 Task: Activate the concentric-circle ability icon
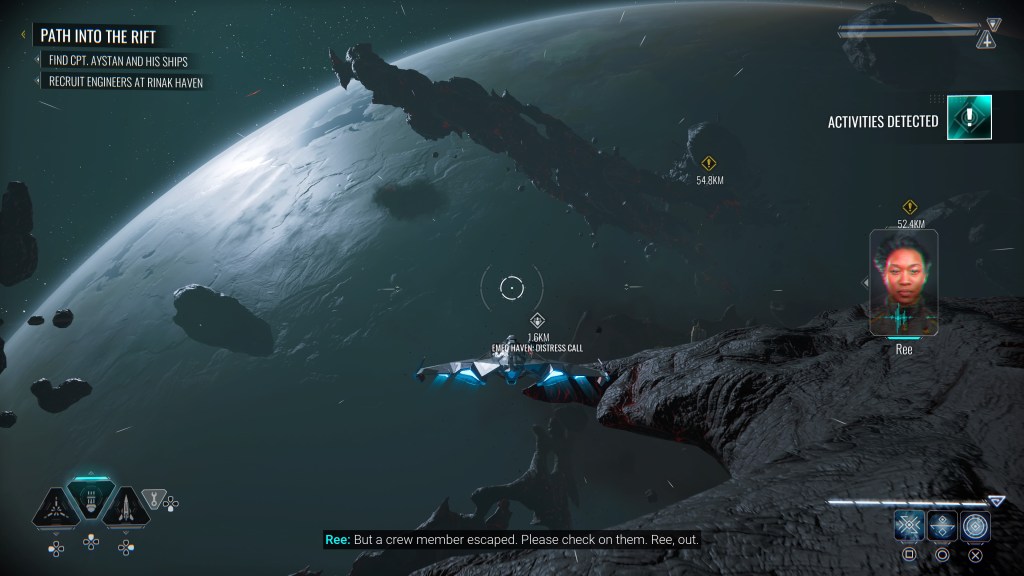pyautogui.click(x=975, y=526)
